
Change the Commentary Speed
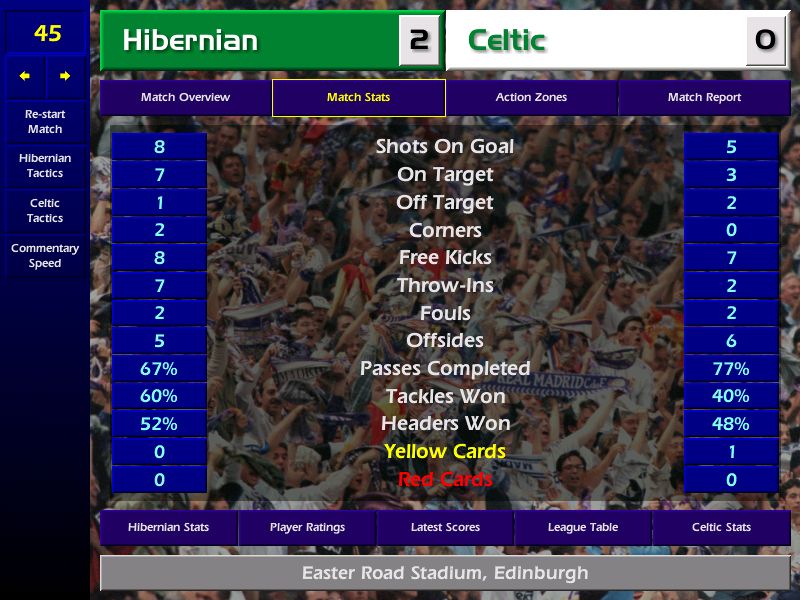45,256
